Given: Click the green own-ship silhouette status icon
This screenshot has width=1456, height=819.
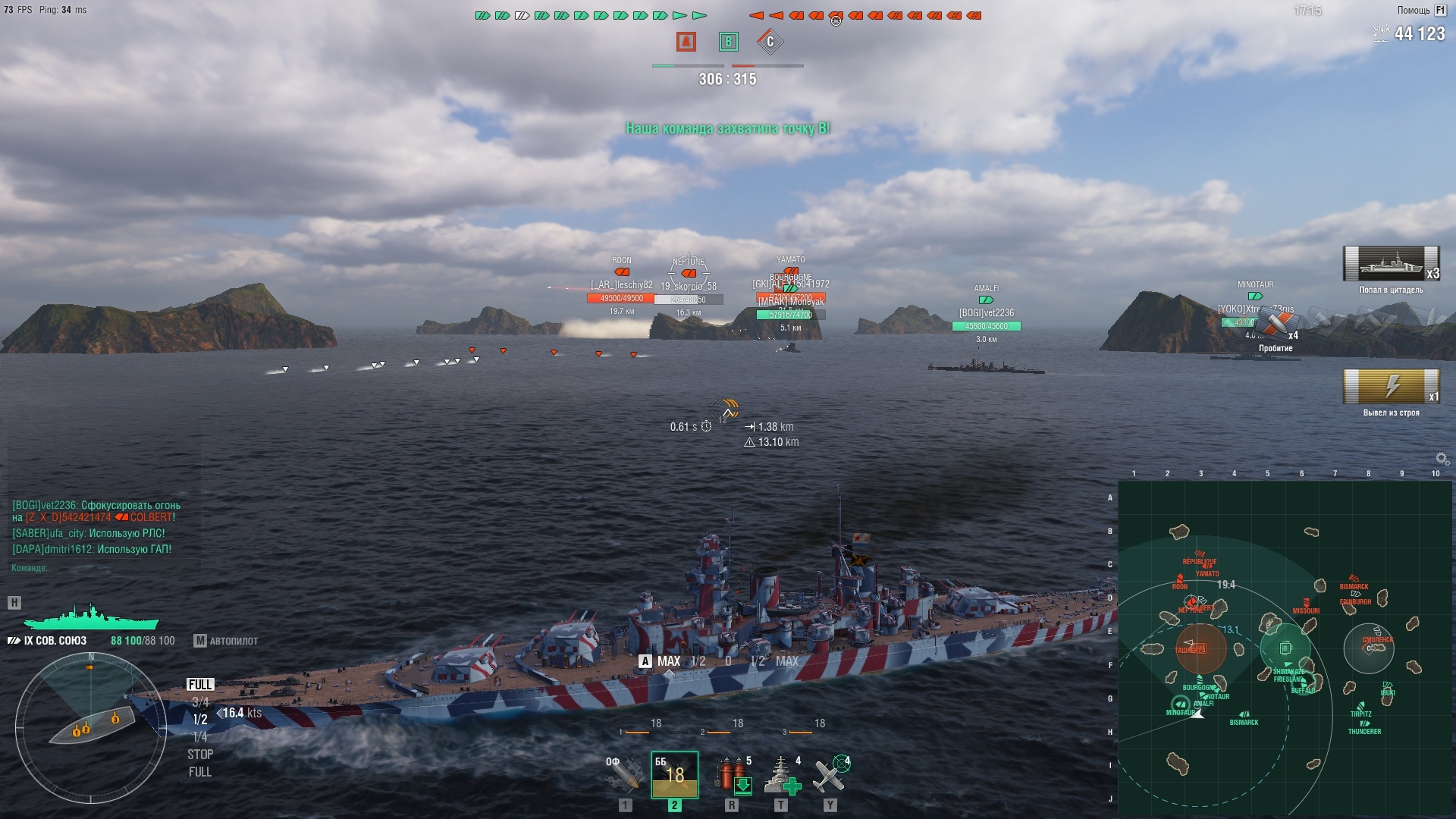Looking at the screenshot, I should [x=91, y=617].
